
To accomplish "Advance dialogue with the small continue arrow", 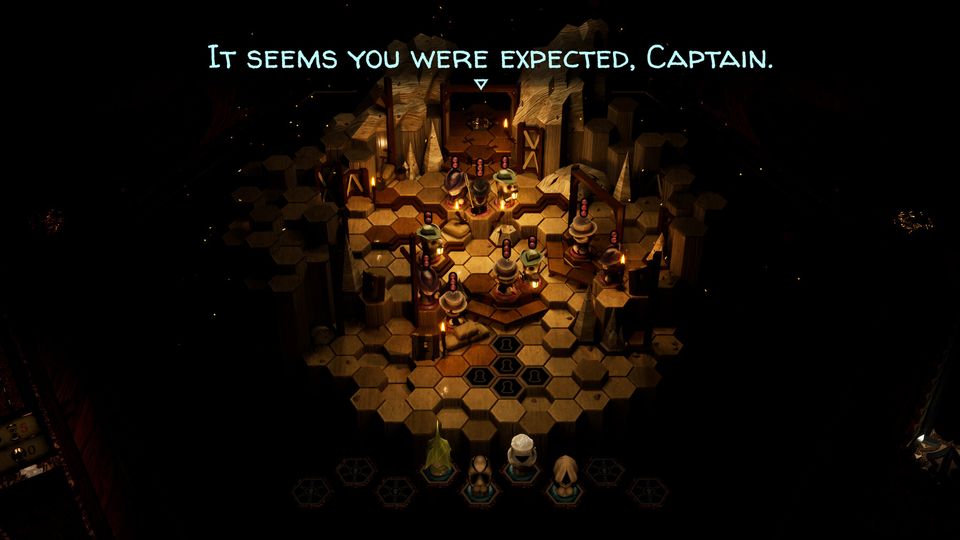I will 480,85.
